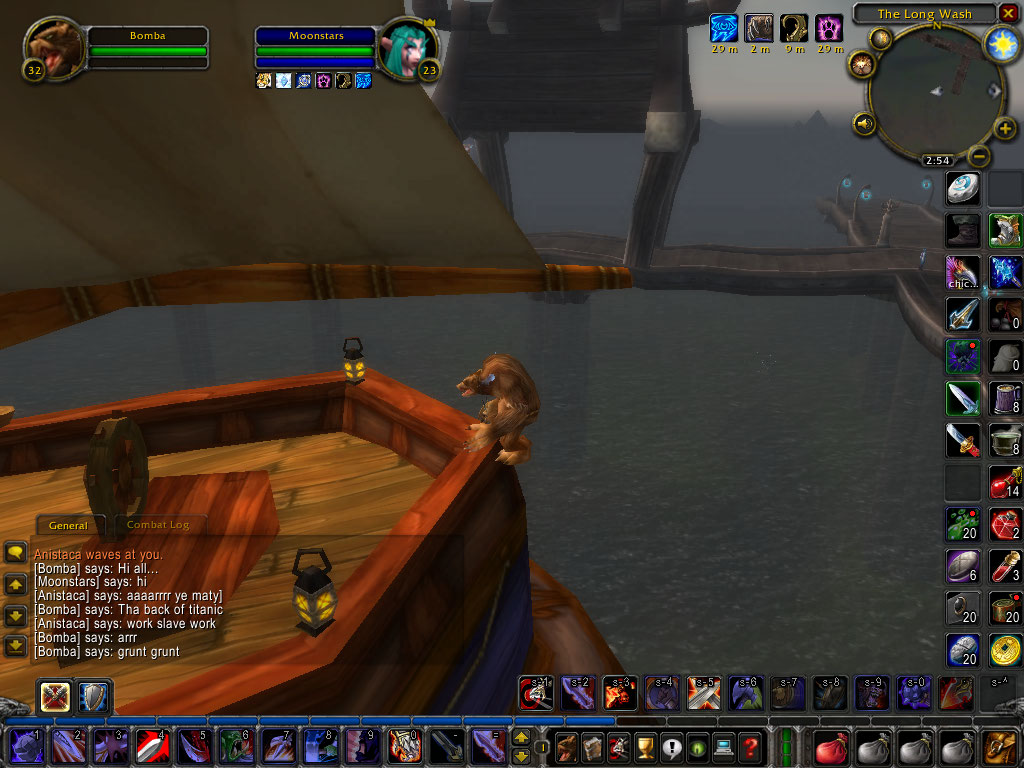Select the shield stance button
This screenshot has width=1024, height=768.
tap(96, 696)
